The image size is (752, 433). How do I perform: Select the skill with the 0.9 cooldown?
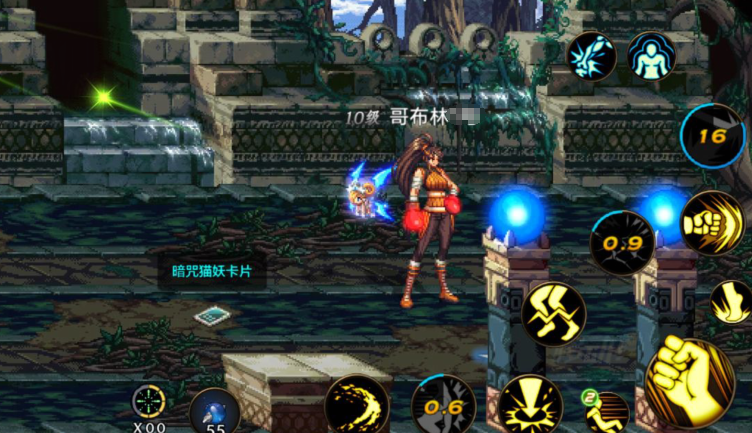621,242
